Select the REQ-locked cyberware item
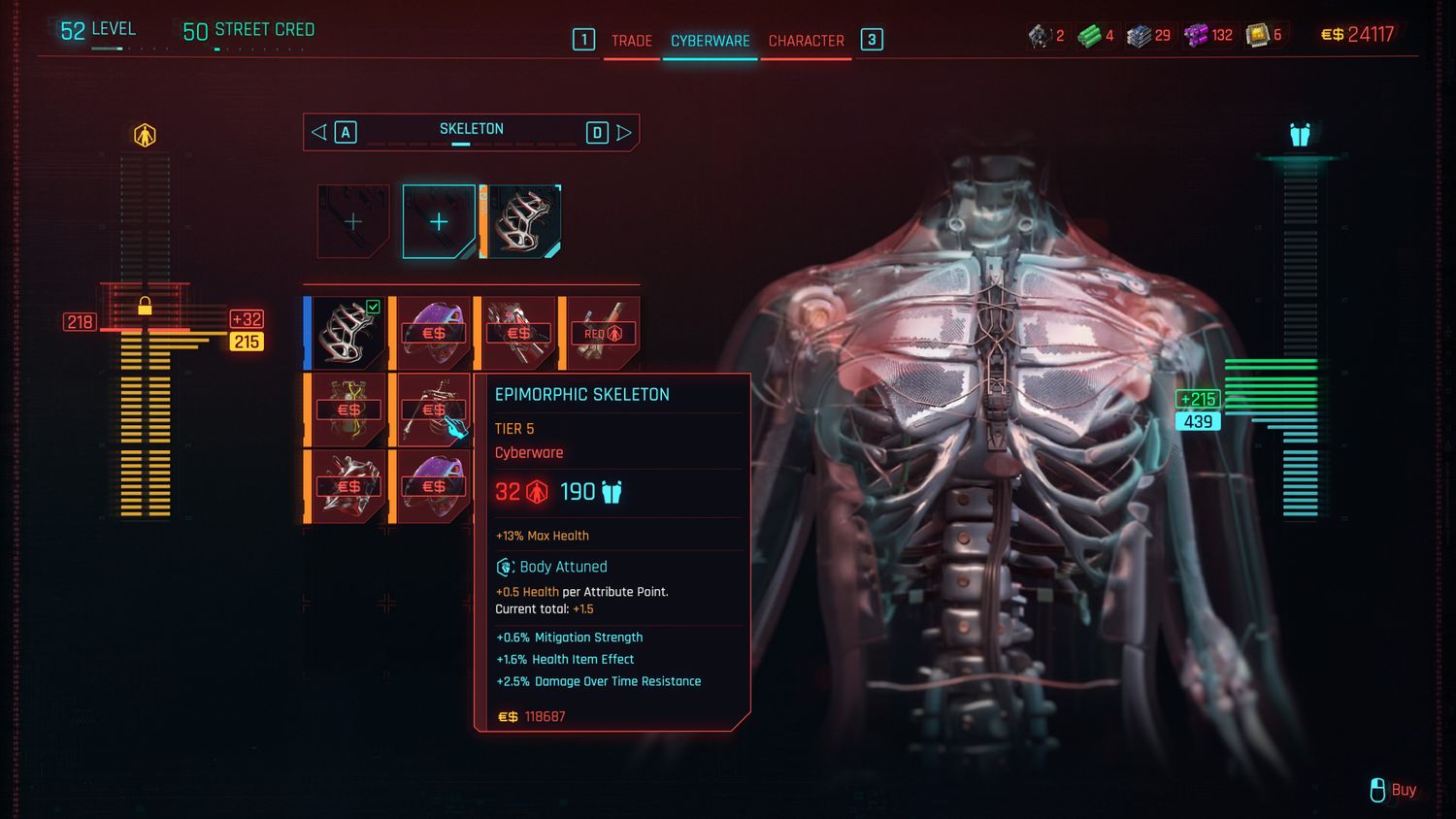 (x=603, y=333)
